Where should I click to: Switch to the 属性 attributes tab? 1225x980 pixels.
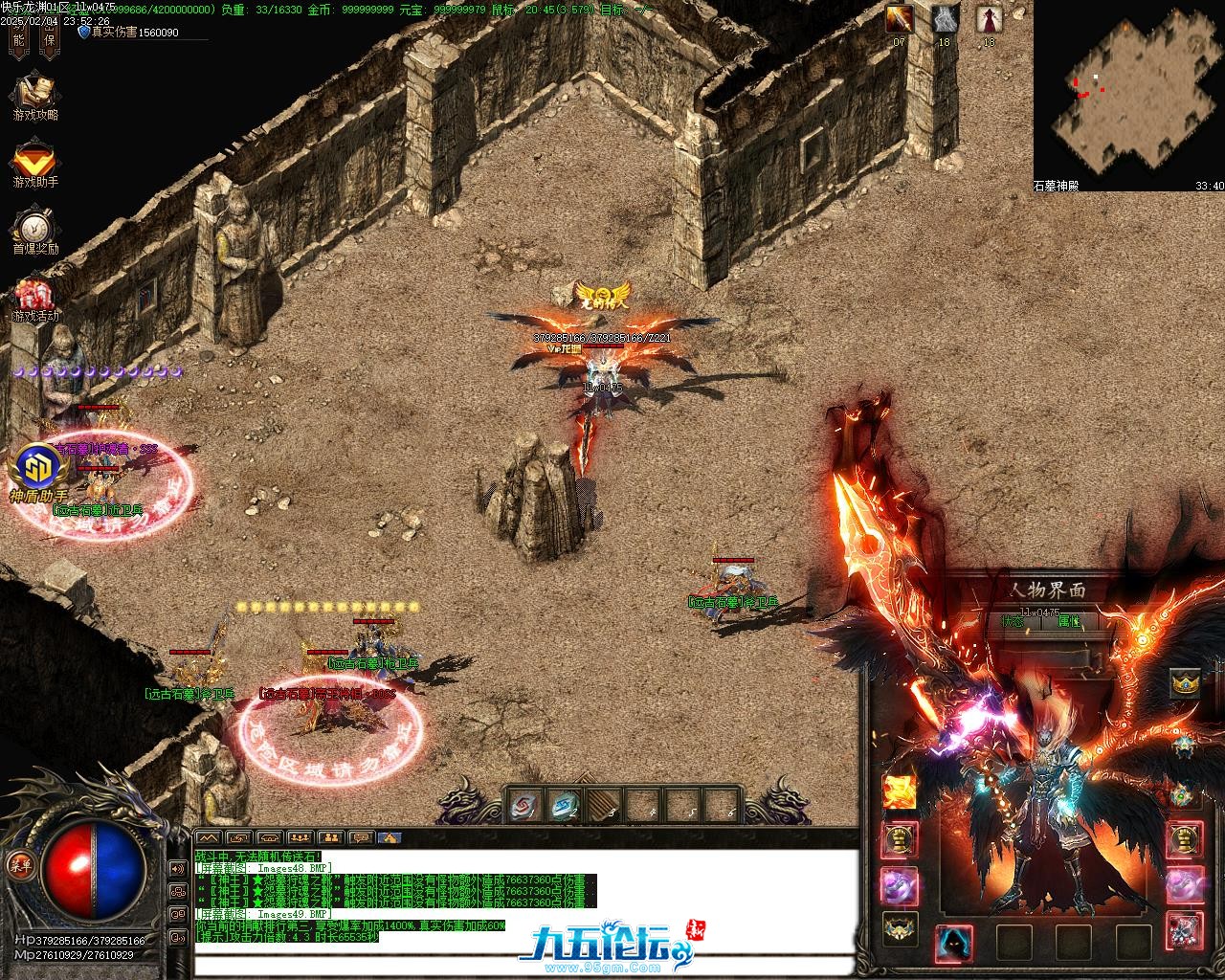[1069, 621]
